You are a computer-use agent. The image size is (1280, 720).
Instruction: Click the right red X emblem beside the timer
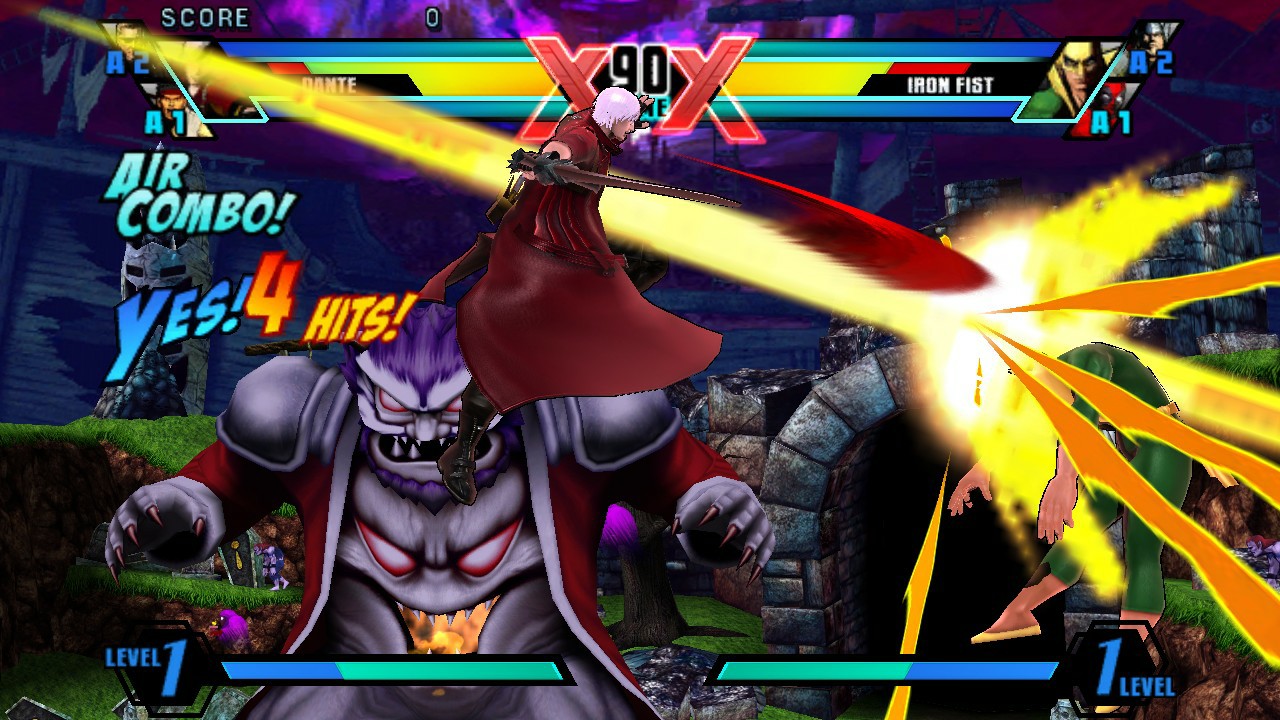710,80
